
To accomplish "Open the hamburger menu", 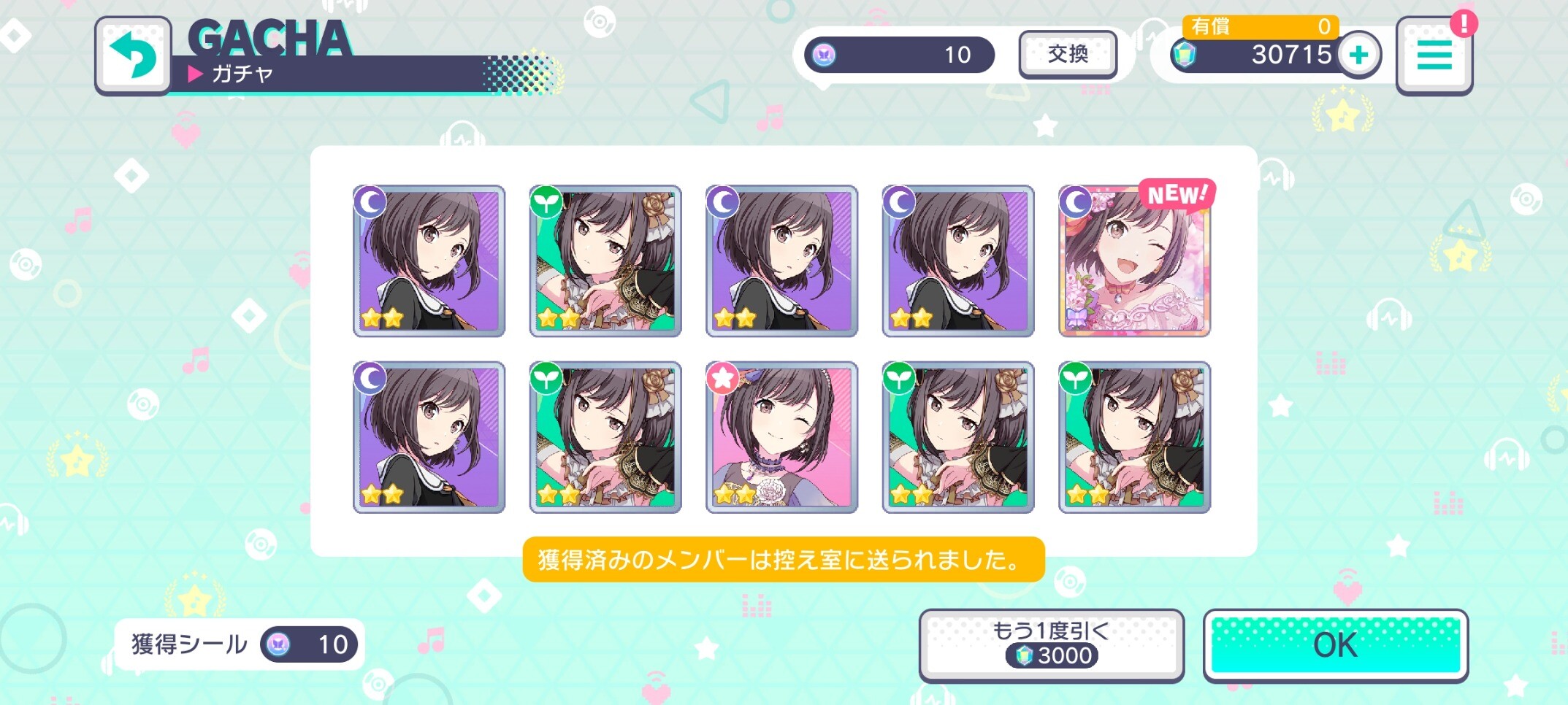I will [1434, 55].
